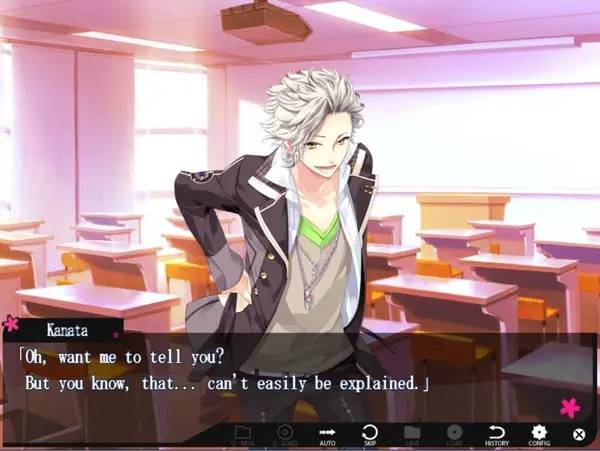Screen dimensions: 600x451
Task: Open the Config settings
Action: (539, 434)
